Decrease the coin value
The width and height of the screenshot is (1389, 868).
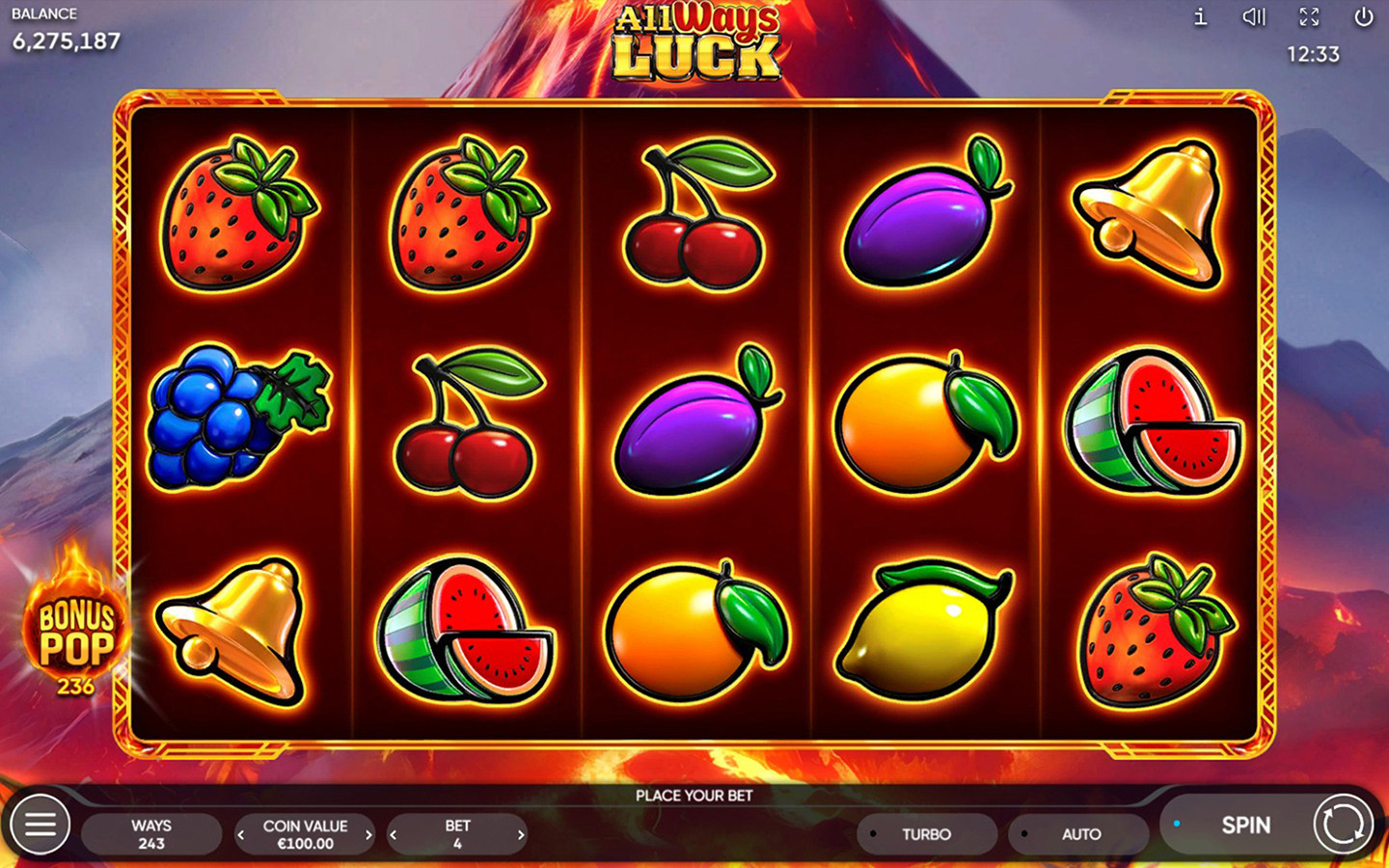[x=241, y=835]
